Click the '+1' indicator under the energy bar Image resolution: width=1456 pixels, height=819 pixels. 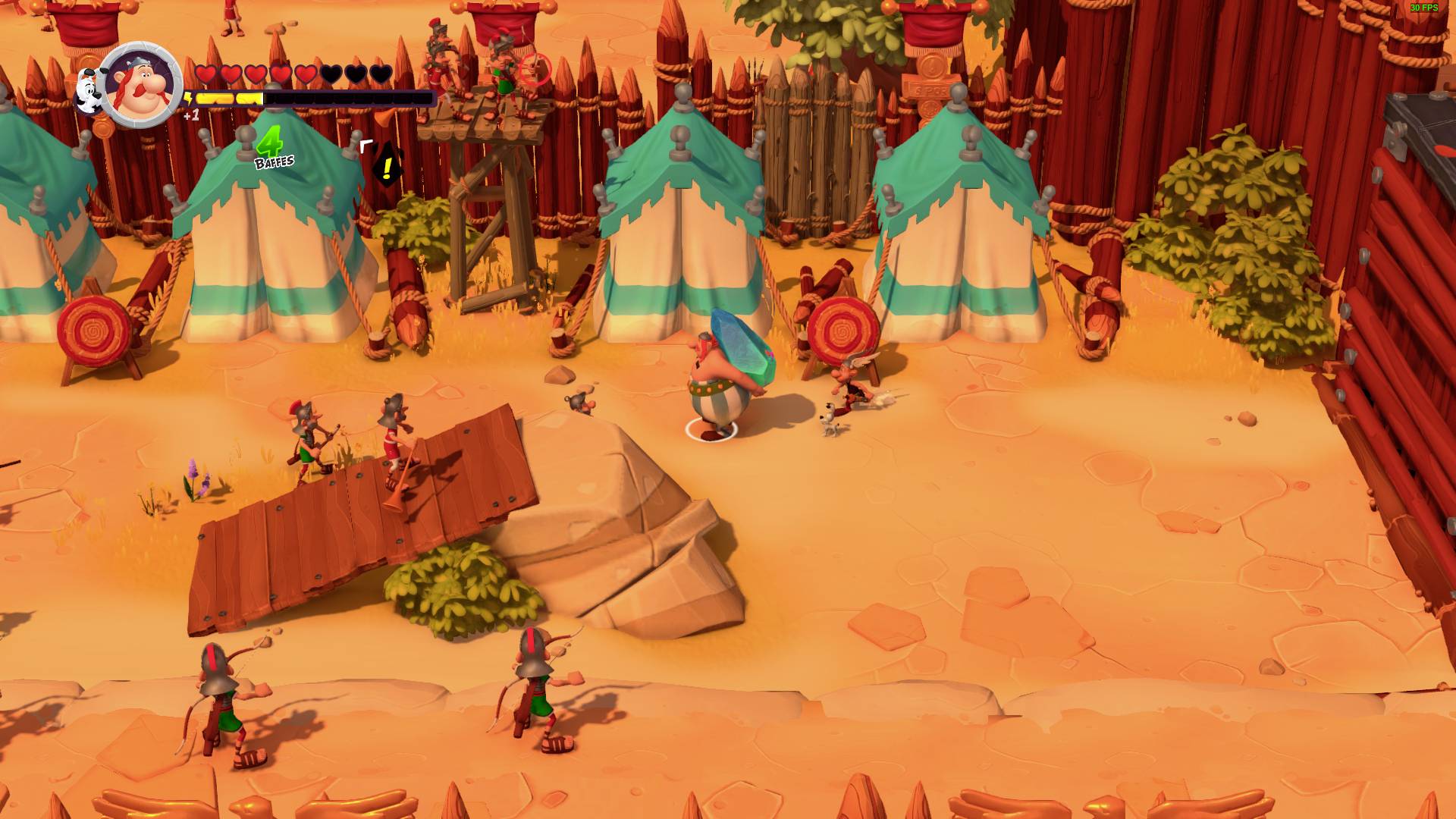[190, 116]
